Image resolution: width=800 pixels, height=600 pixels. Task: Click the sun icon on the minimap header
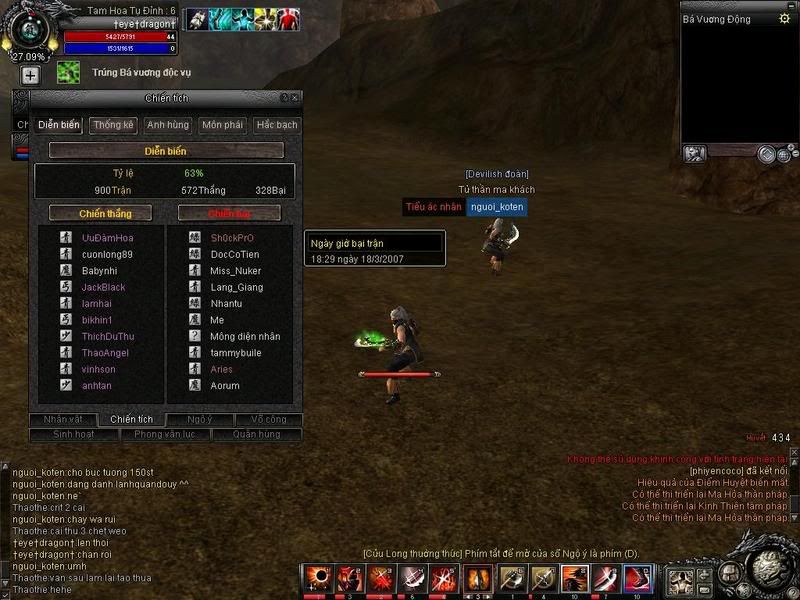[x=784, y=18]
